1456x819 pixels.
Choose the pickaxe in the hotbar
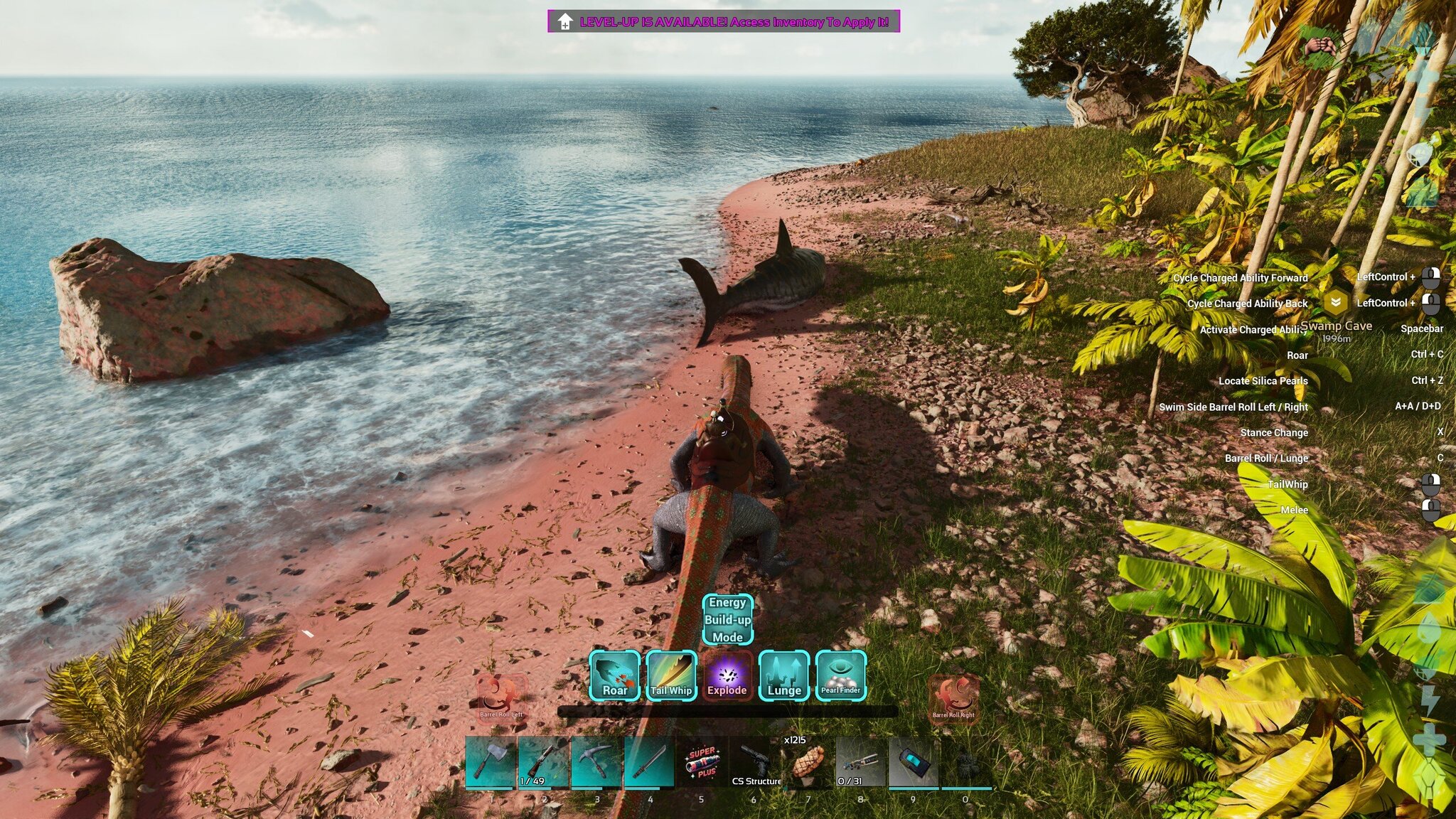click(596, 762)
